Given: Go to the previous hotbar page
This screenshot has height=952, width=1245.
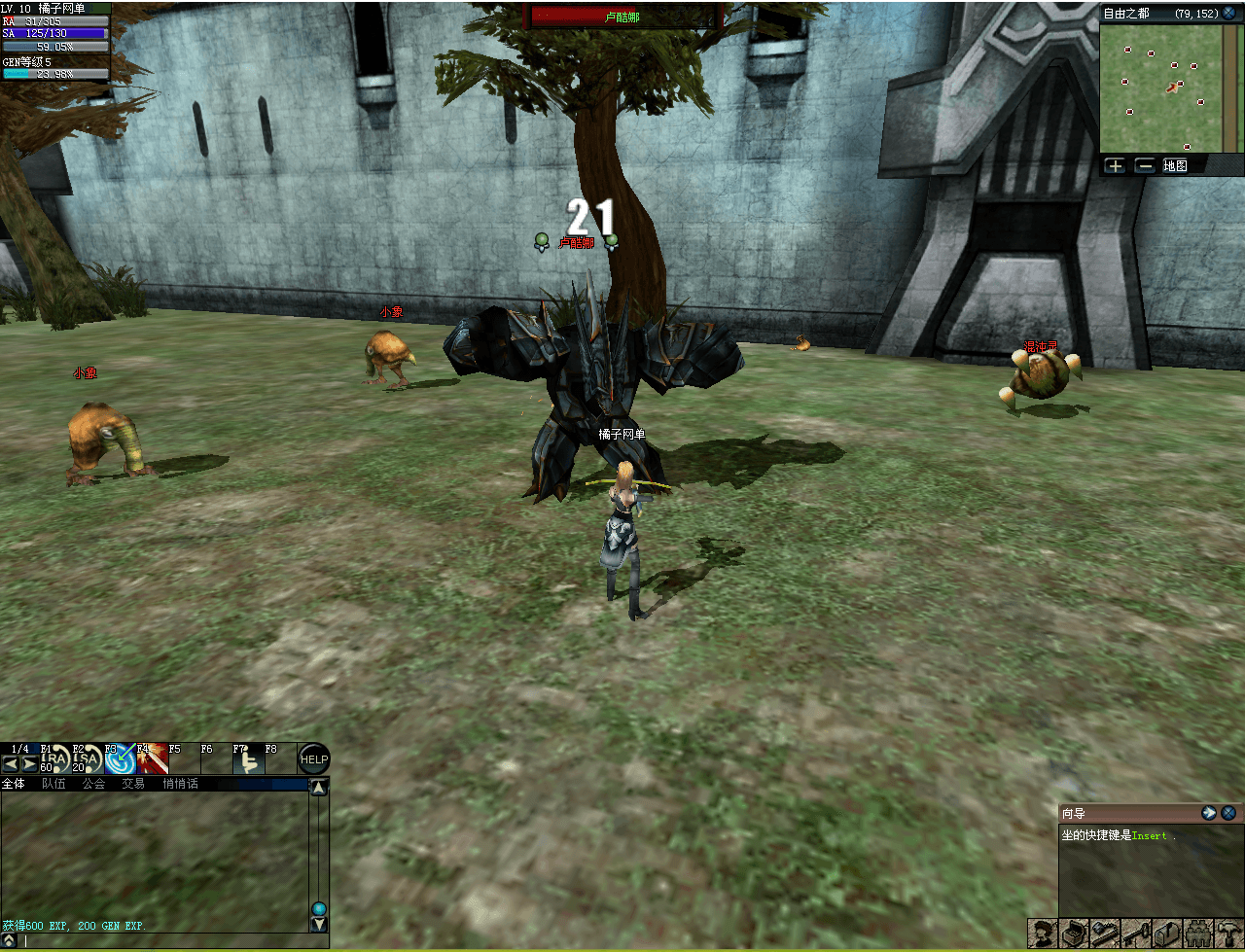Looking at the screenshot, I should click(x=11, y=764).
